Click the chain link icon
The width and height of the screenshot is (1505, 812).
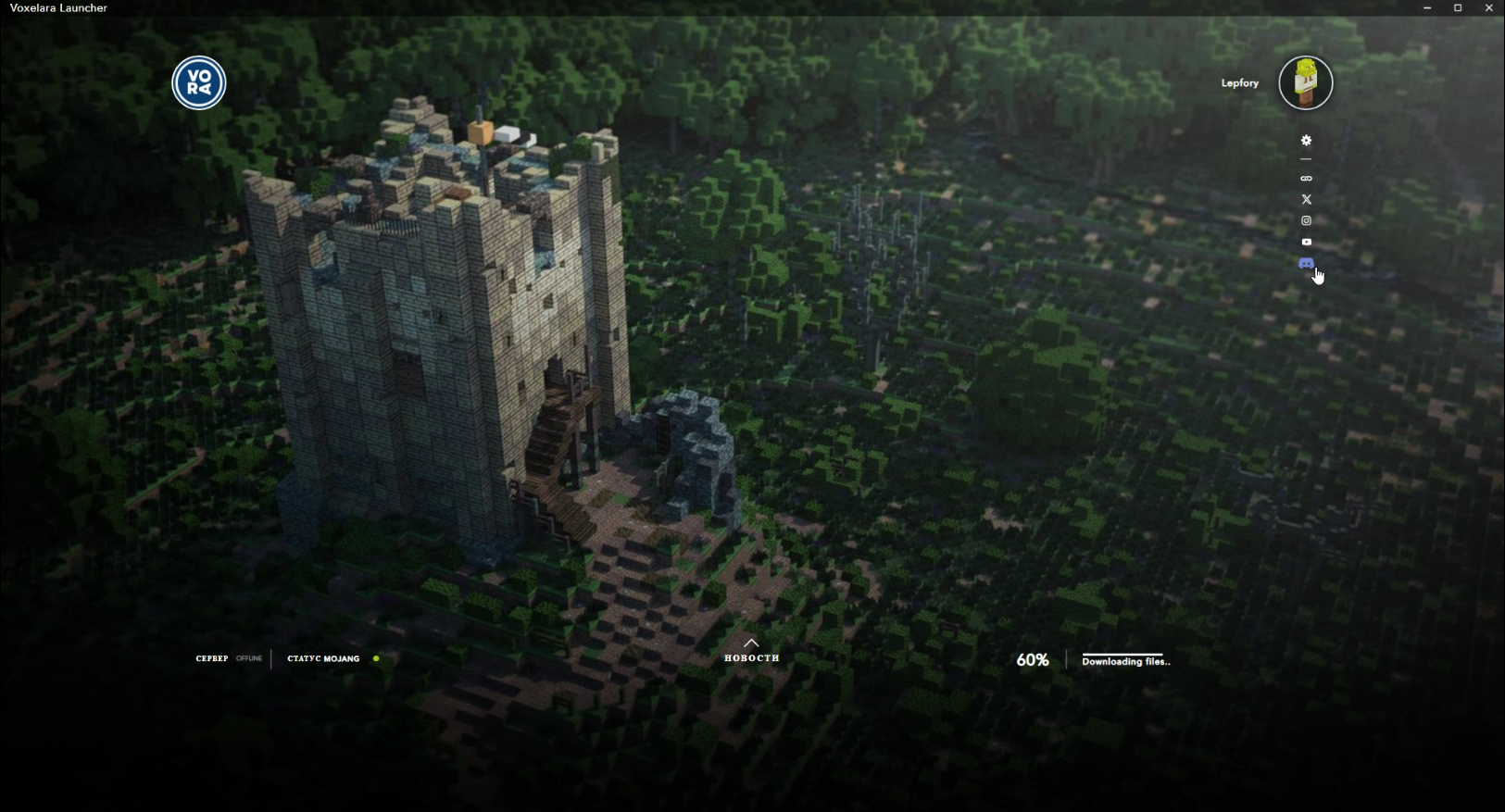click(x=1306, y=179)
